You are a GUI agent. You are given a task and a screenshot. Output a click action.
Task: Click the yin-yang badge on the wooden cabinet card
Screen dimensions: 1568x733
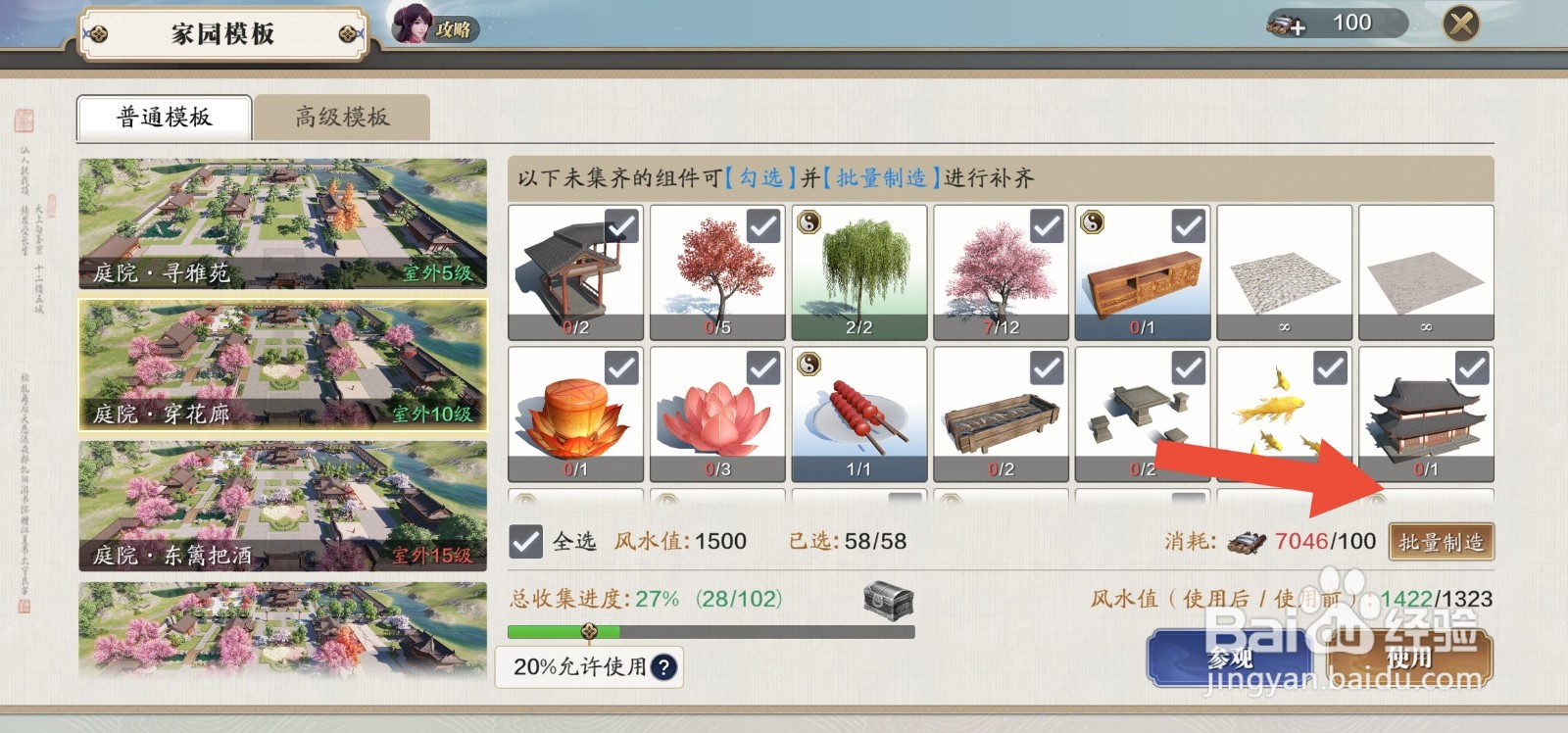coord(1092,223)
